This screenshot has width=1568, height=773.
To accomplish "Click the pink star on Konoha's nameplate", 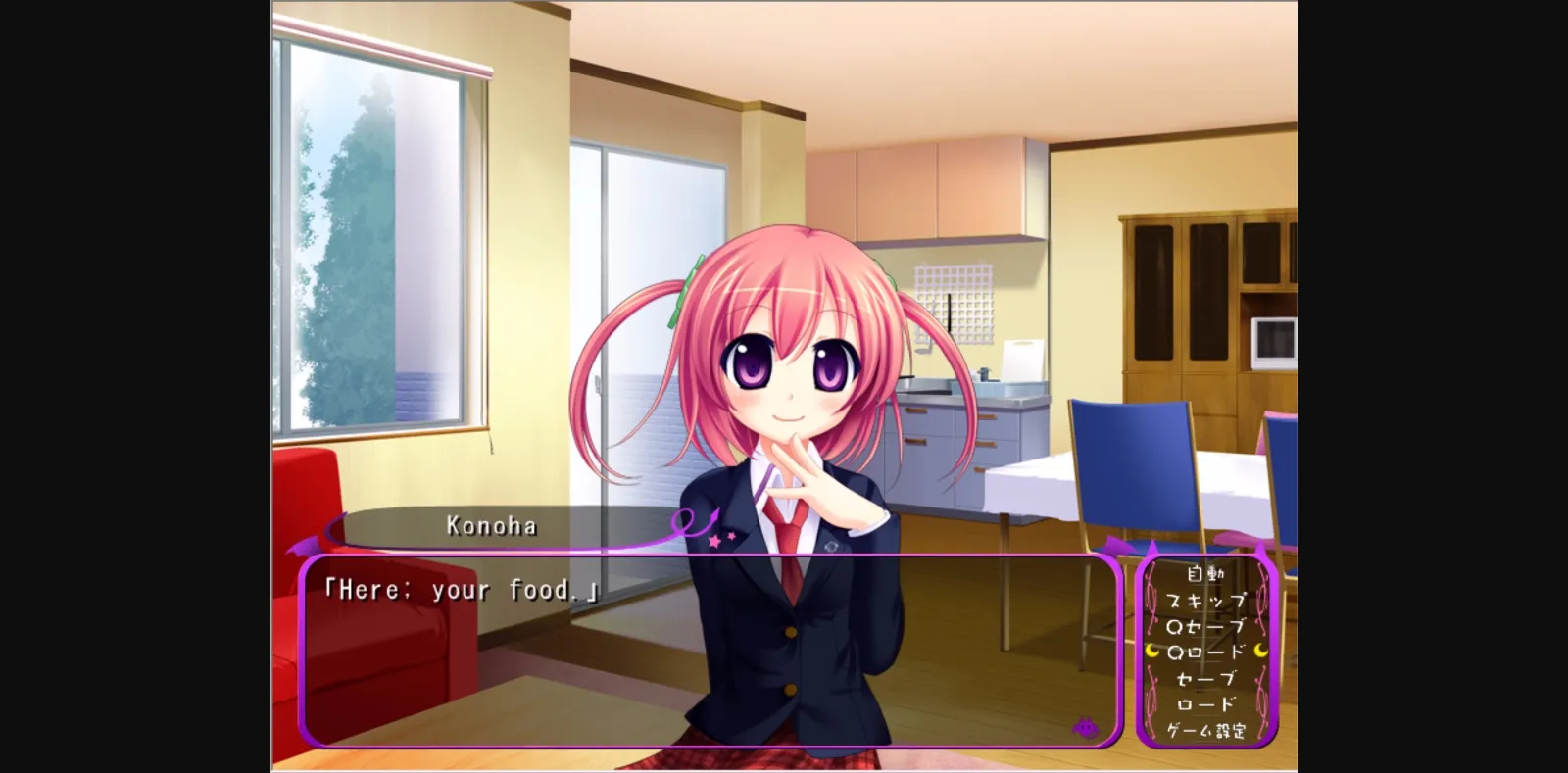I will (x=715, y=541).
